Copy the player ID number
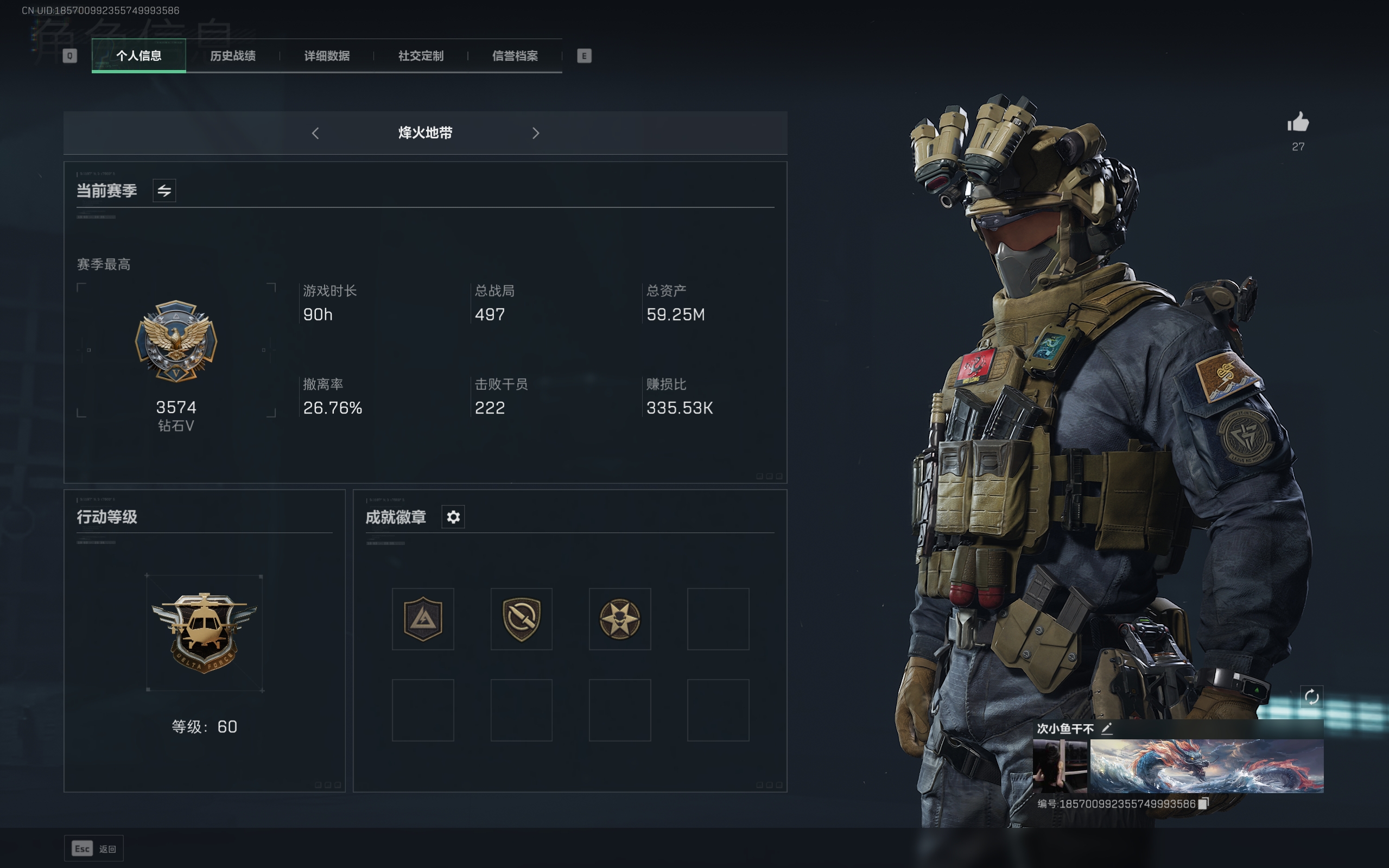The image size is (1389, 868). coord(1203,804)
